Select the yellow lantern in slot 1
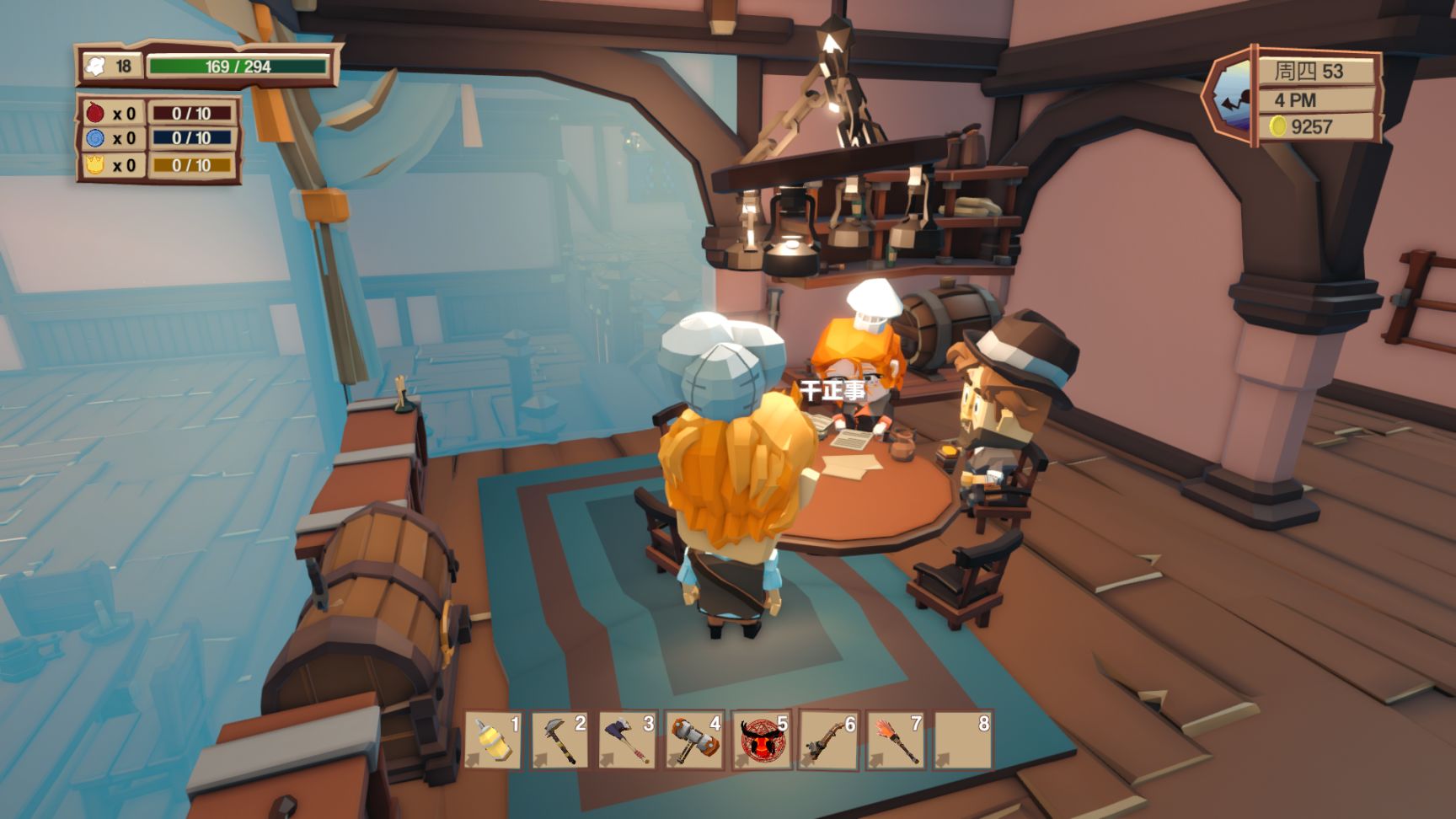 pos(493,740)
